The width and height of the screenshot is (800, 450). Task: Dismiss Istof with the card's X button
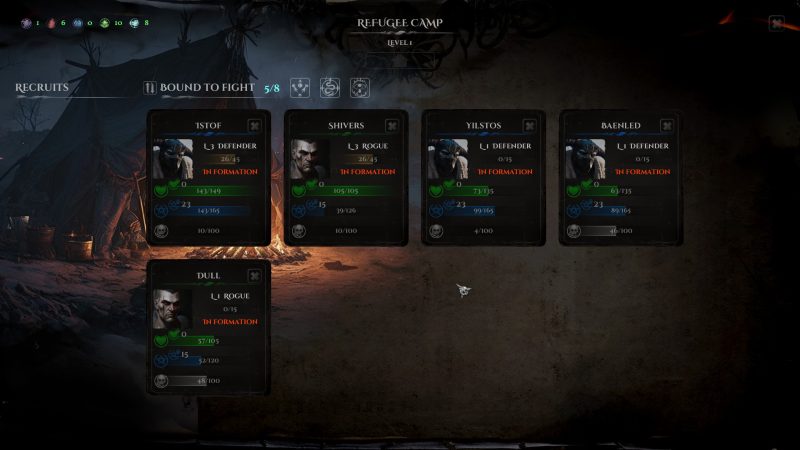254,126
